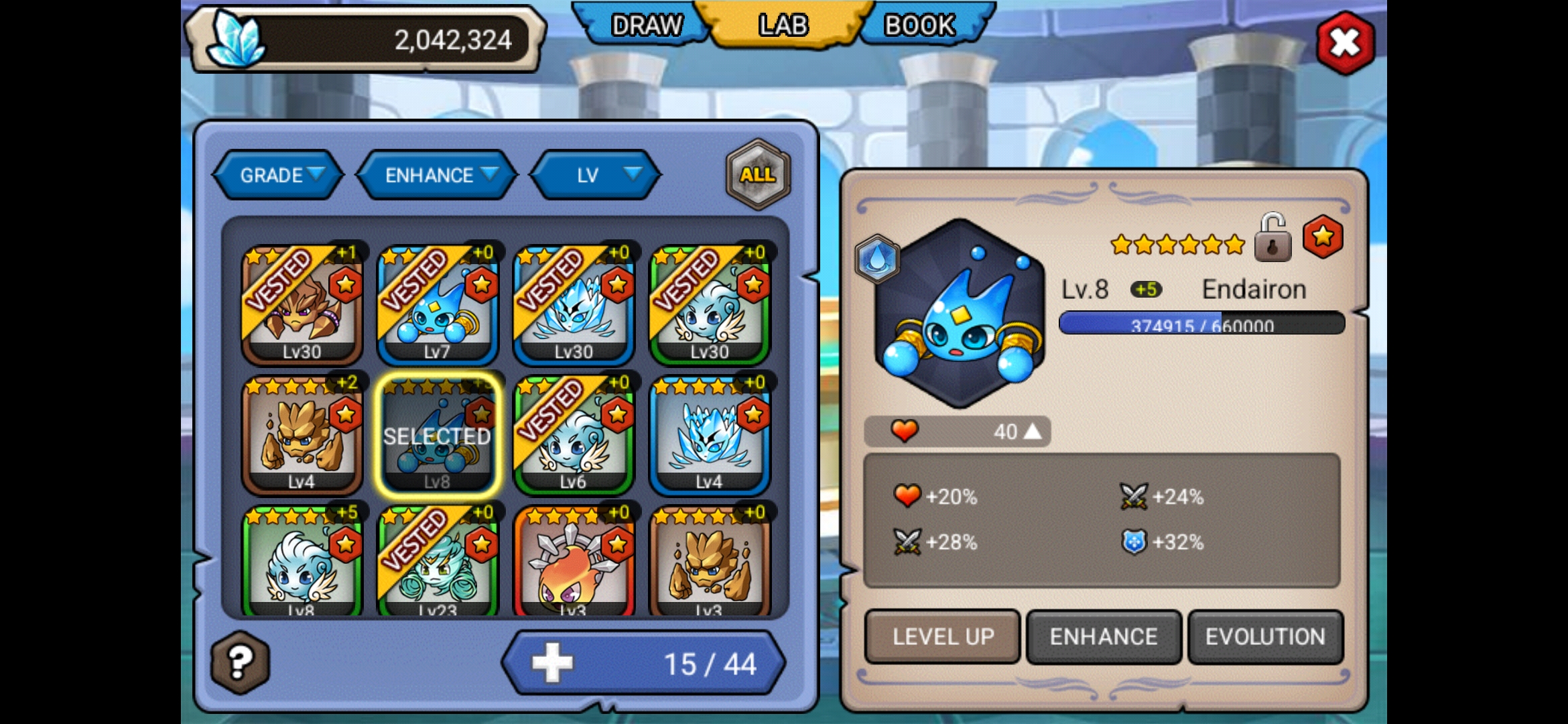
Task: Tap the LEVEL UP button
Action: pos(942,636)
